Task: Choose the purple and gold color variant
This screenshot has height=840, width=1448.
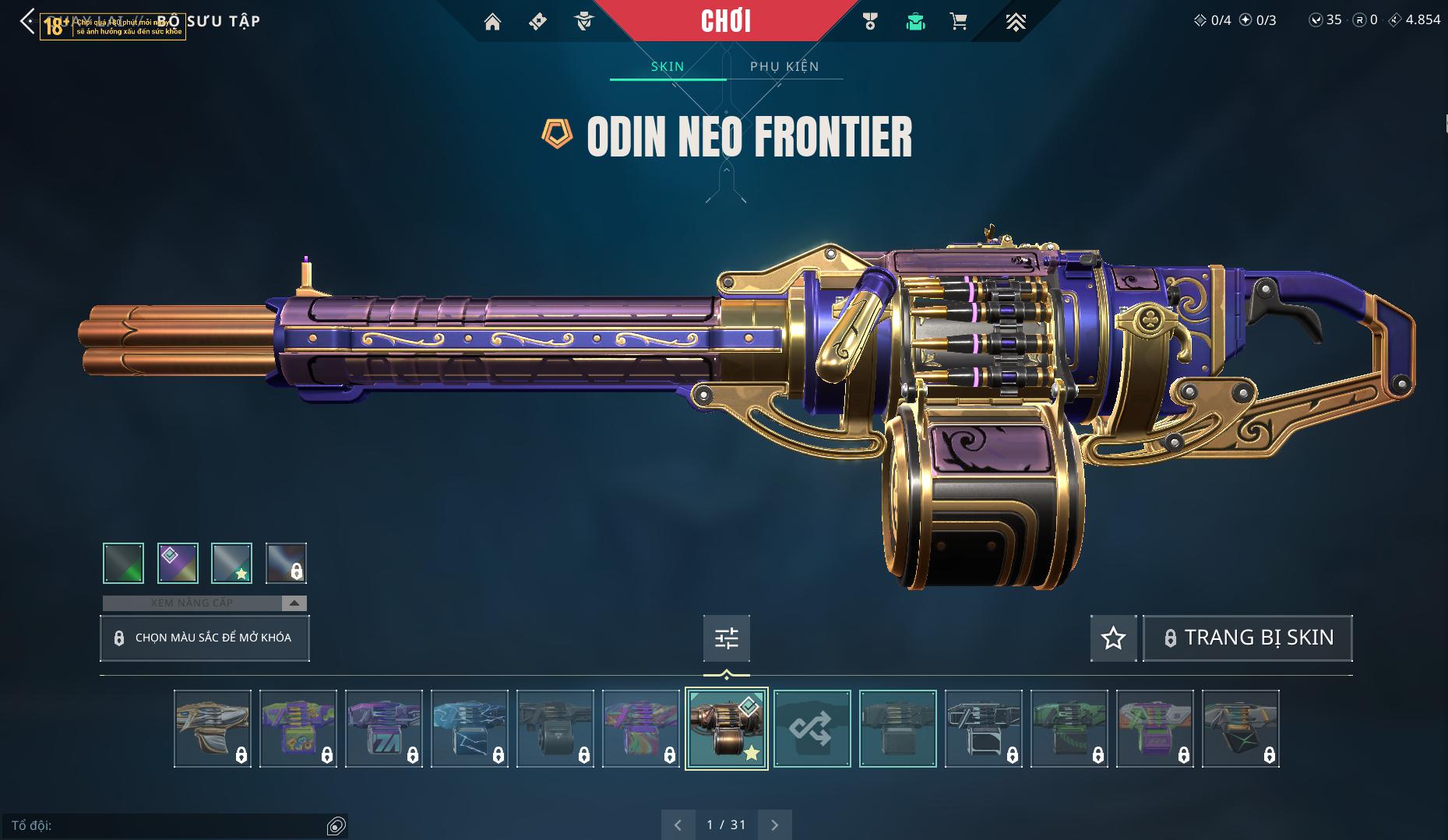Action: (x=178, y=563)
